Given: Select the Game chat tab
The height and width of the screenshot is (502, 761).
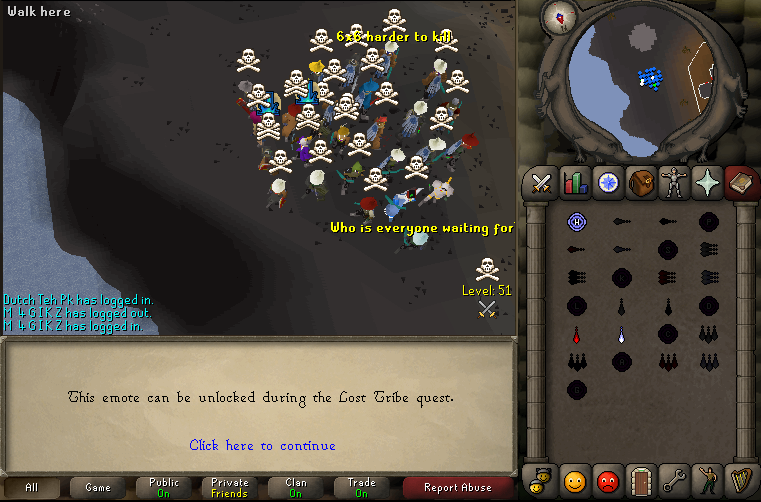Looking at the screenshot, I should [98, 488].
